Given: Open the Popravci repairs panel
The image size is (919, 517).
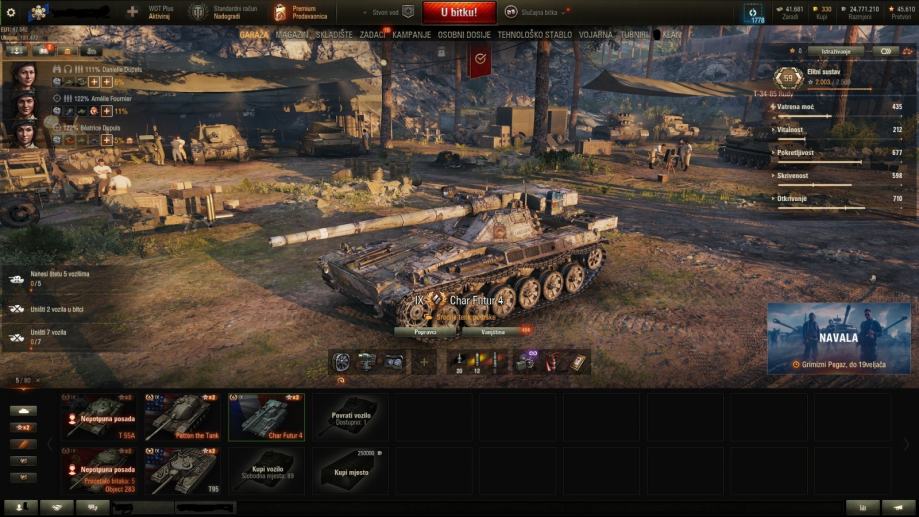Looking at the screenshot, I should [425, 330].
